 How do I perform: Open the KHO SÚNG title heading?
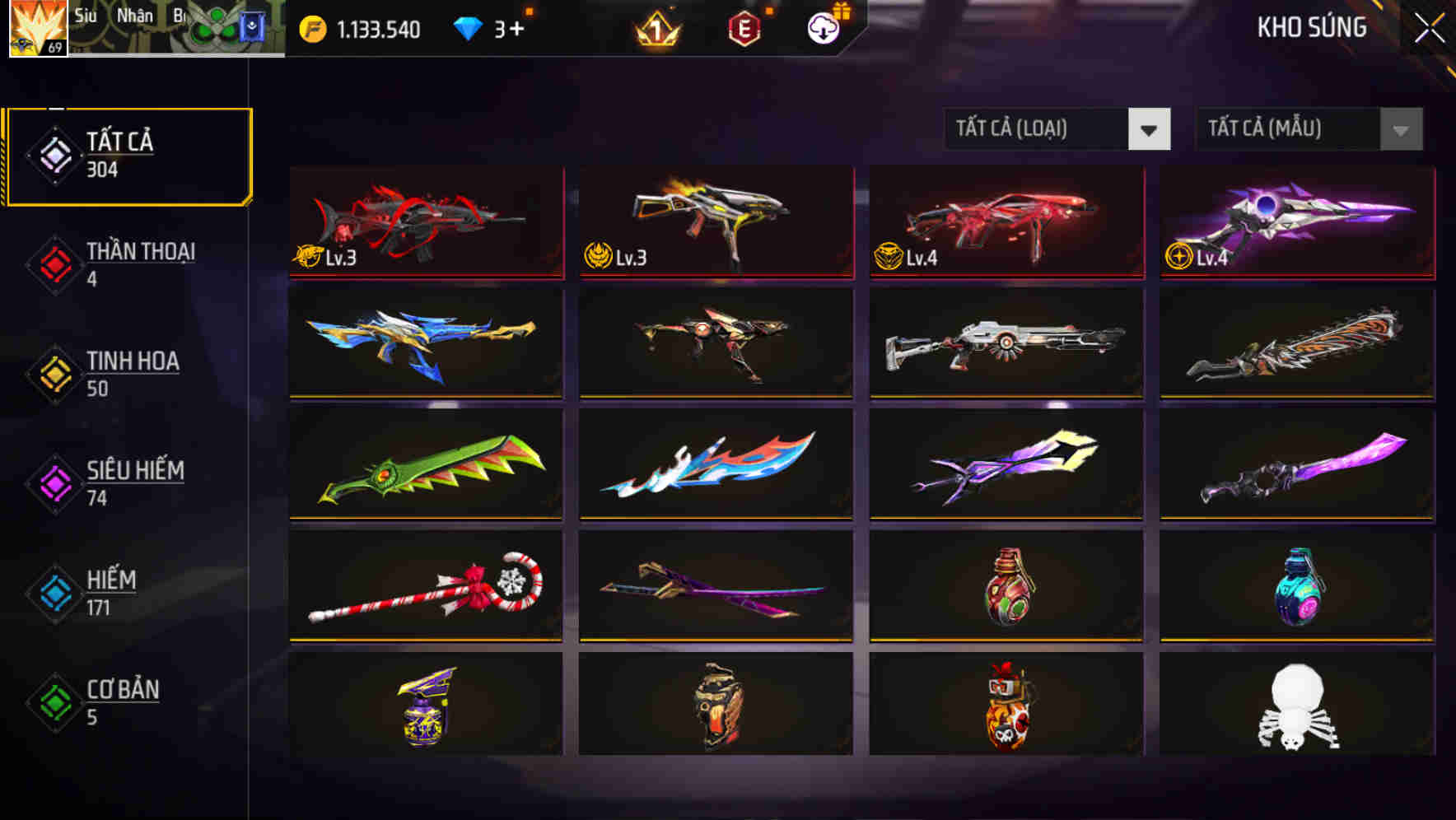[1311, 28]
